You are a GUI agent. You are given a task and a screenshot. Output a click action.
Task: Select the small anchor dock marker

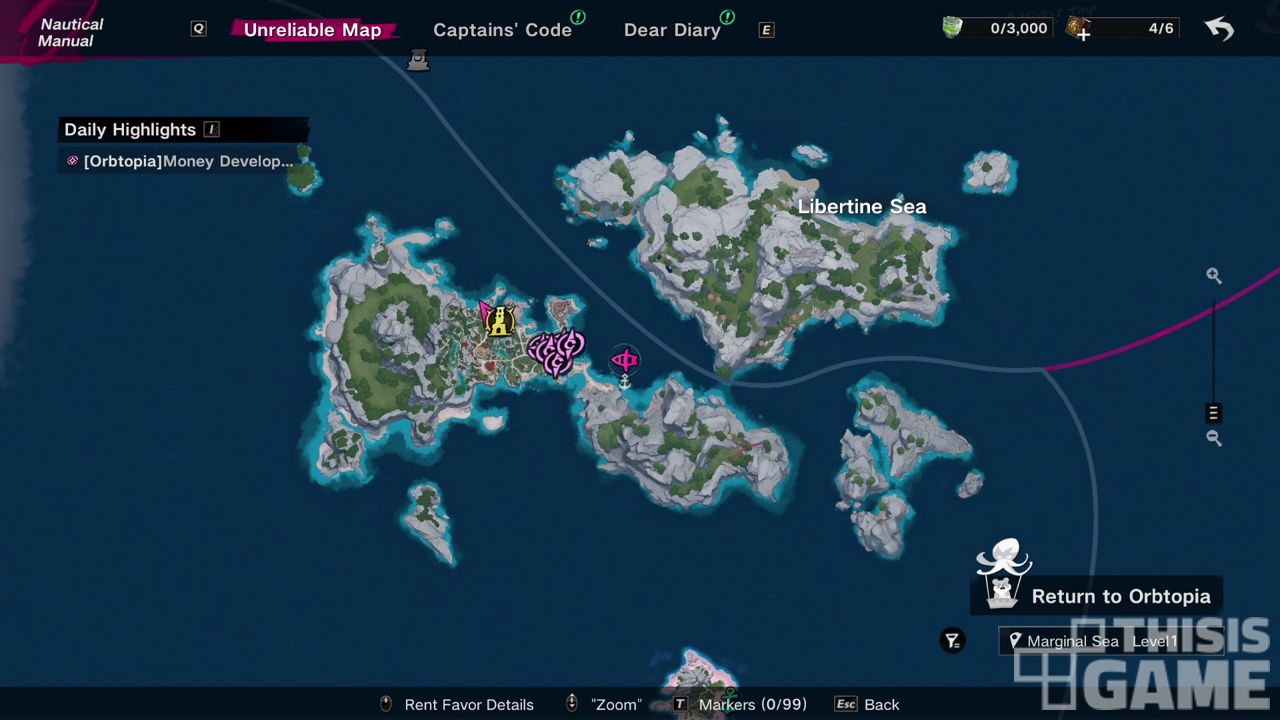[x=625, y=383]
